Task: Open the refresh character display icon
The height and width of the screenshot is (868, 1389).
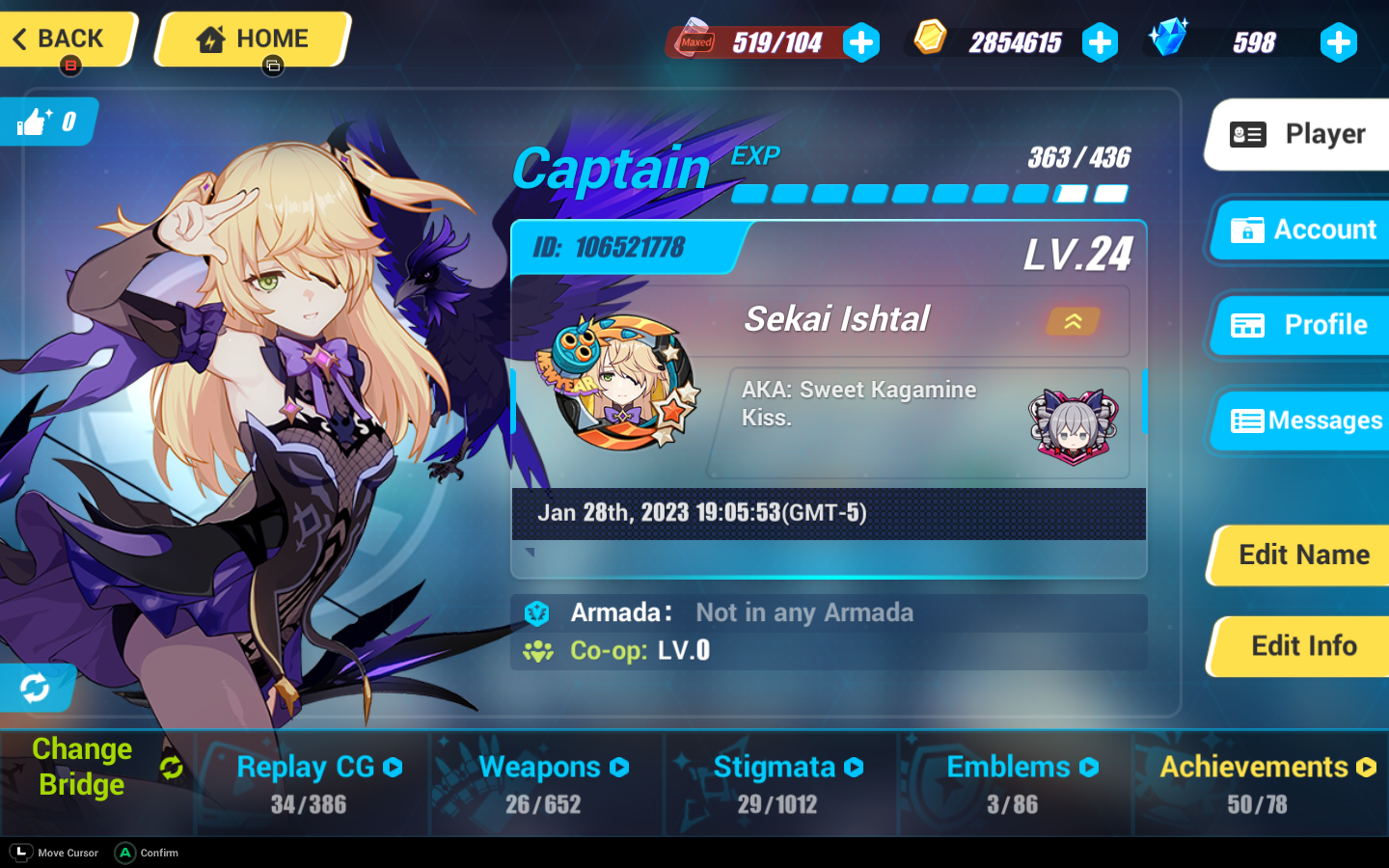Action: click(35, 688)
